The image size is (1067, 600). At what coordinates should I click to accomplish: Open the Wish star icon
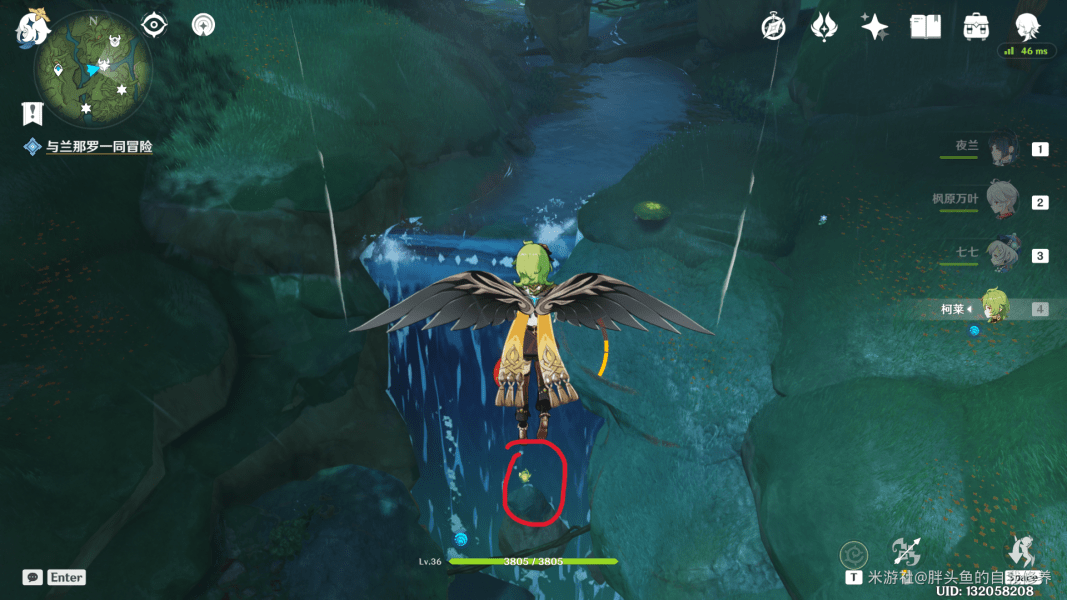875,27
